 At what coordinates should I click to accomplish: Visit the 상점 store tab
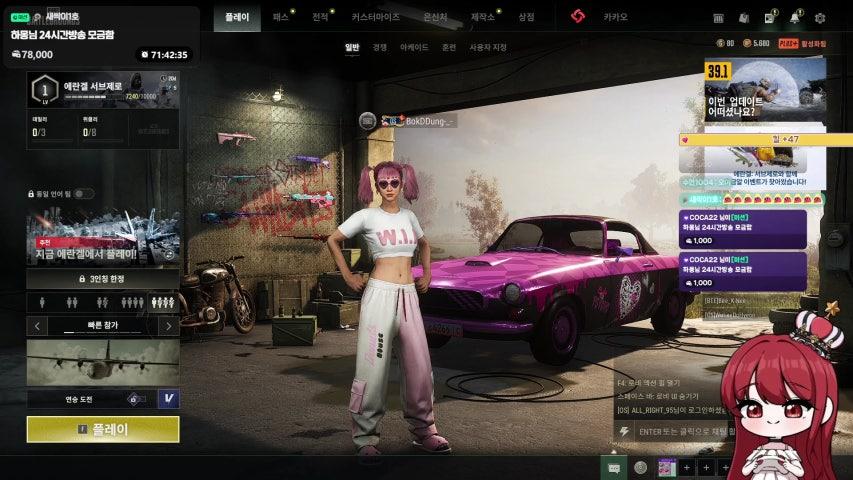pos(526,17)
